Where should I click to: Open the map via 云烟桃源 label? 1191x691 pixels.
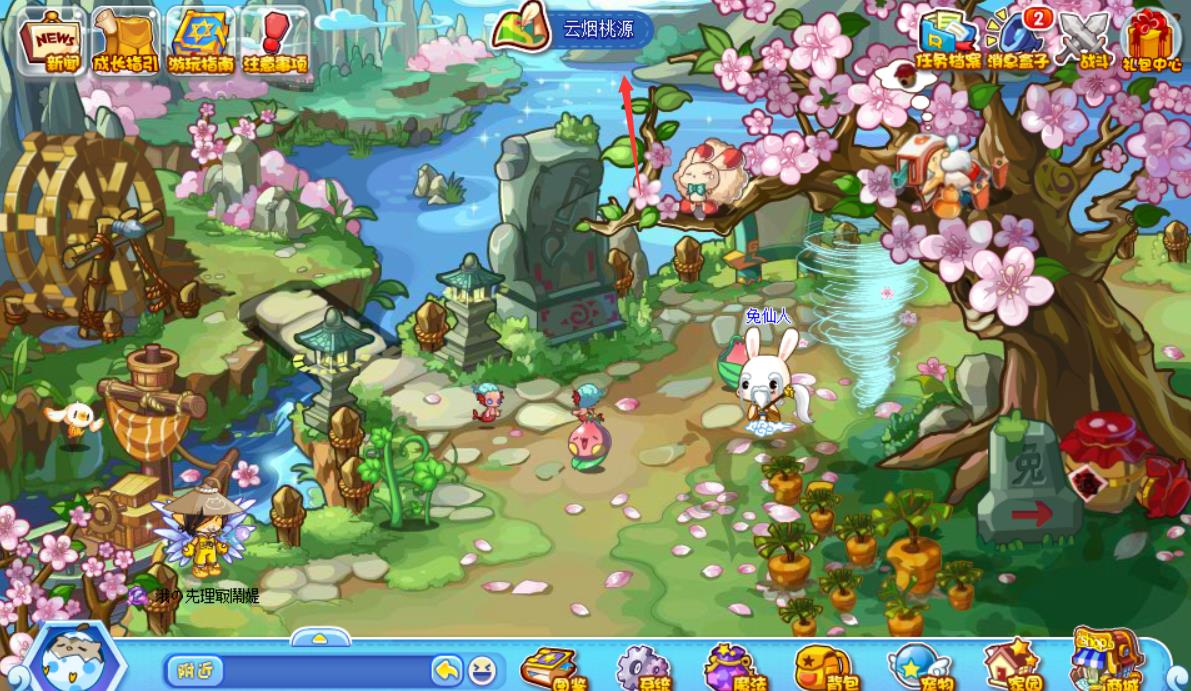pyautogui.click(x=598, y=29)
